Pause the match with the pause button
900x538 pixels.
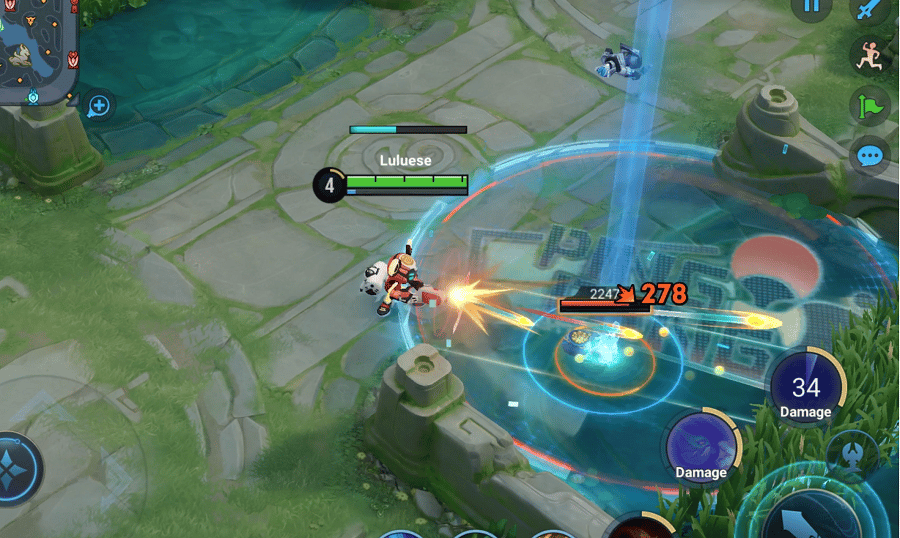click(811, 6)
